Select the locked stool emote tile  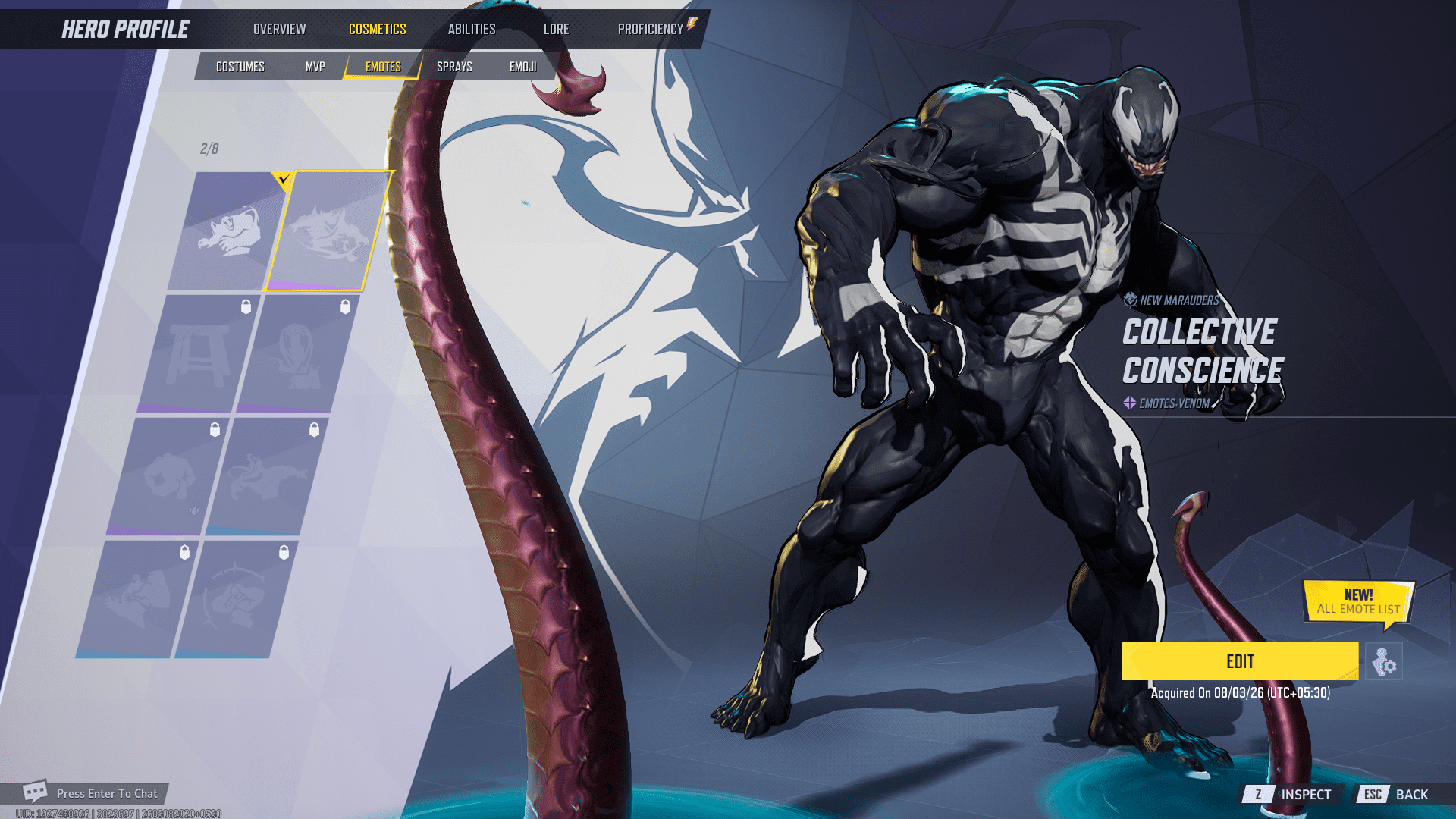click(199, 353)
